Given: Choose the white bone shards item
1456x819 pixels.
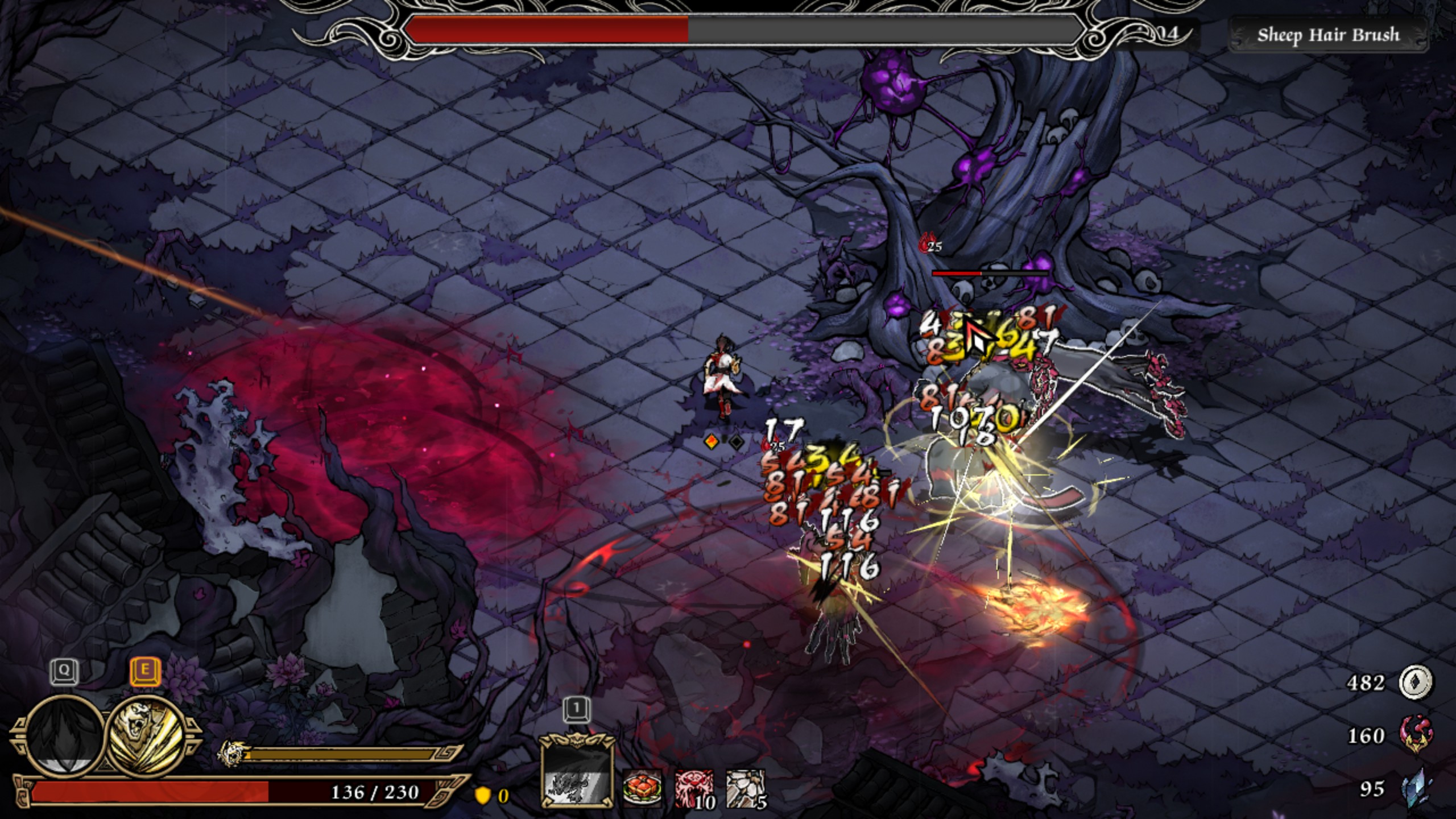Looking at the screenshot, I should click(744, 788).
